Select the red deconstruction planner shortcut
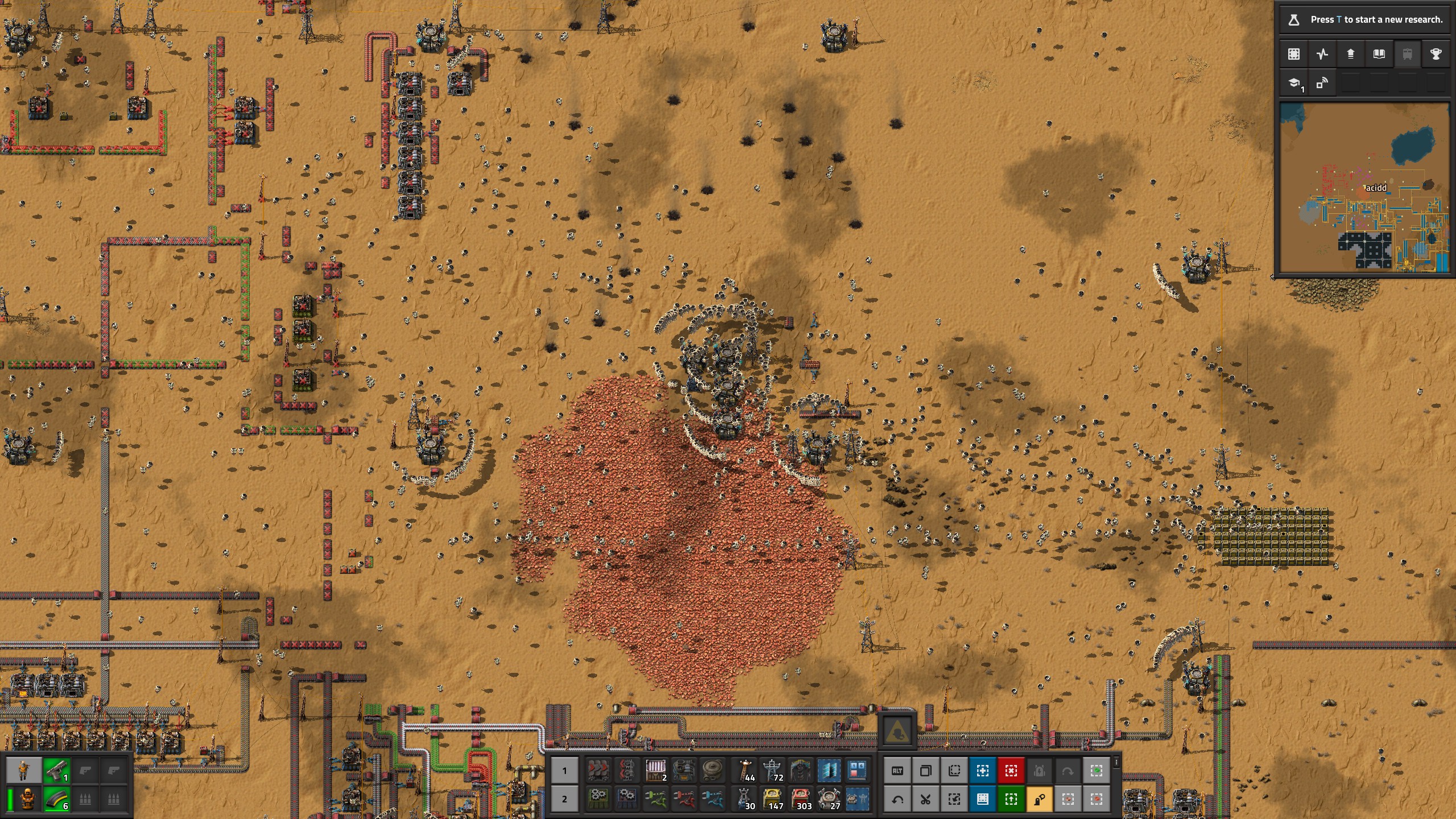Screen dimensions: 1456x819 point(1011,771)
